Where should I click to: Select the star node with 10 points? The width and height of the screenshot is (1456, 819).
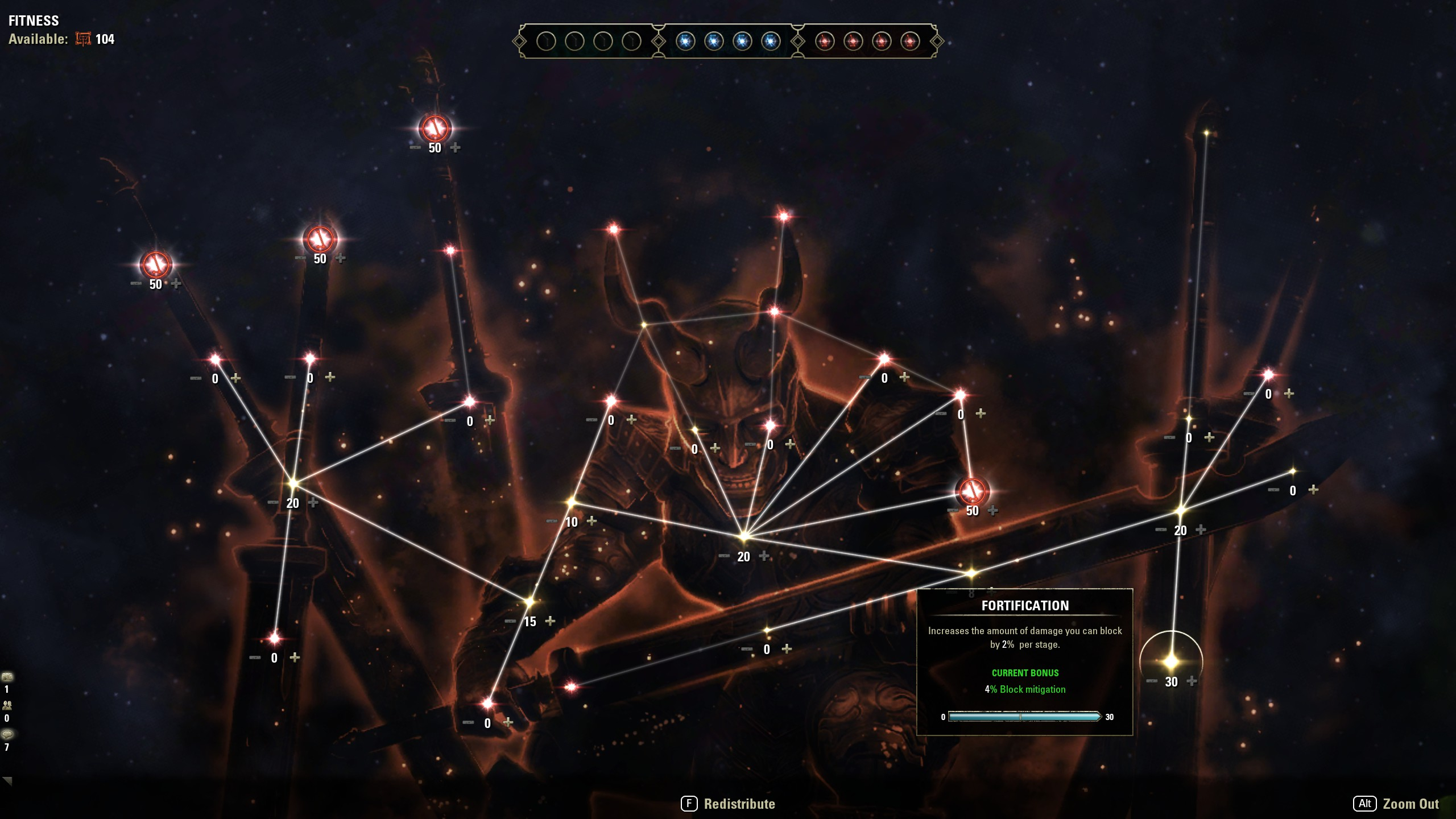(571, 502)
